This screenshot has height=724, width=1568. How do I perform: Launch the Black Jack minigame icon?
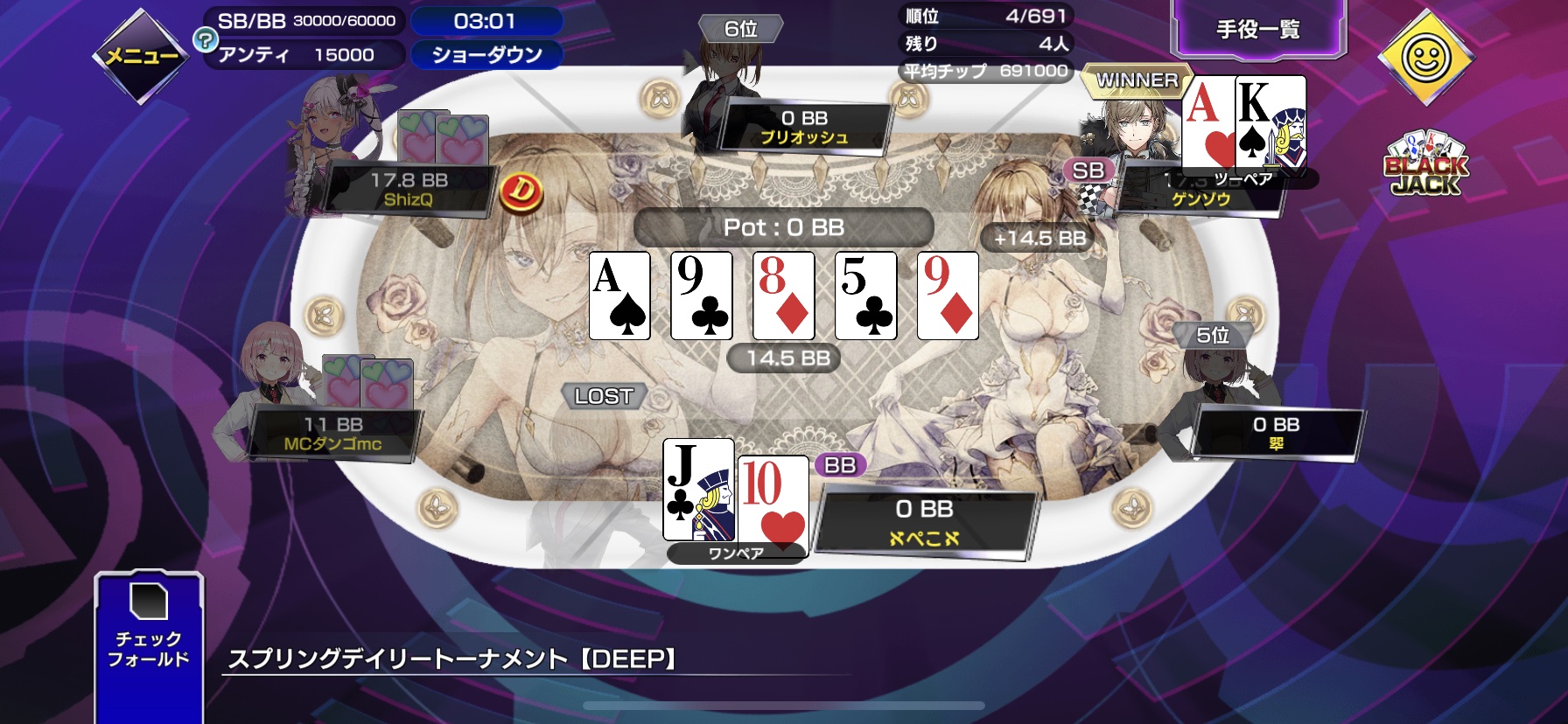tap(1425, 164)
